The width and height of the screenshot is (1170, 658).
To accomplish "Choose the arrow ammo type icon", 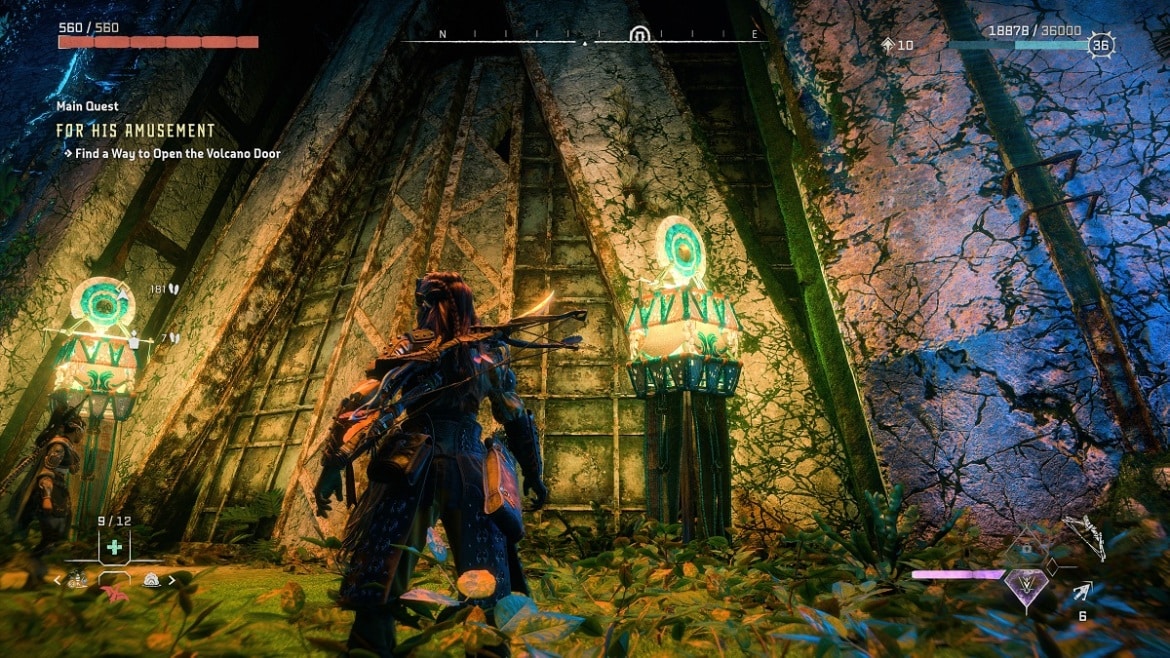I will pyautogui.click(x=1083, y=592).
